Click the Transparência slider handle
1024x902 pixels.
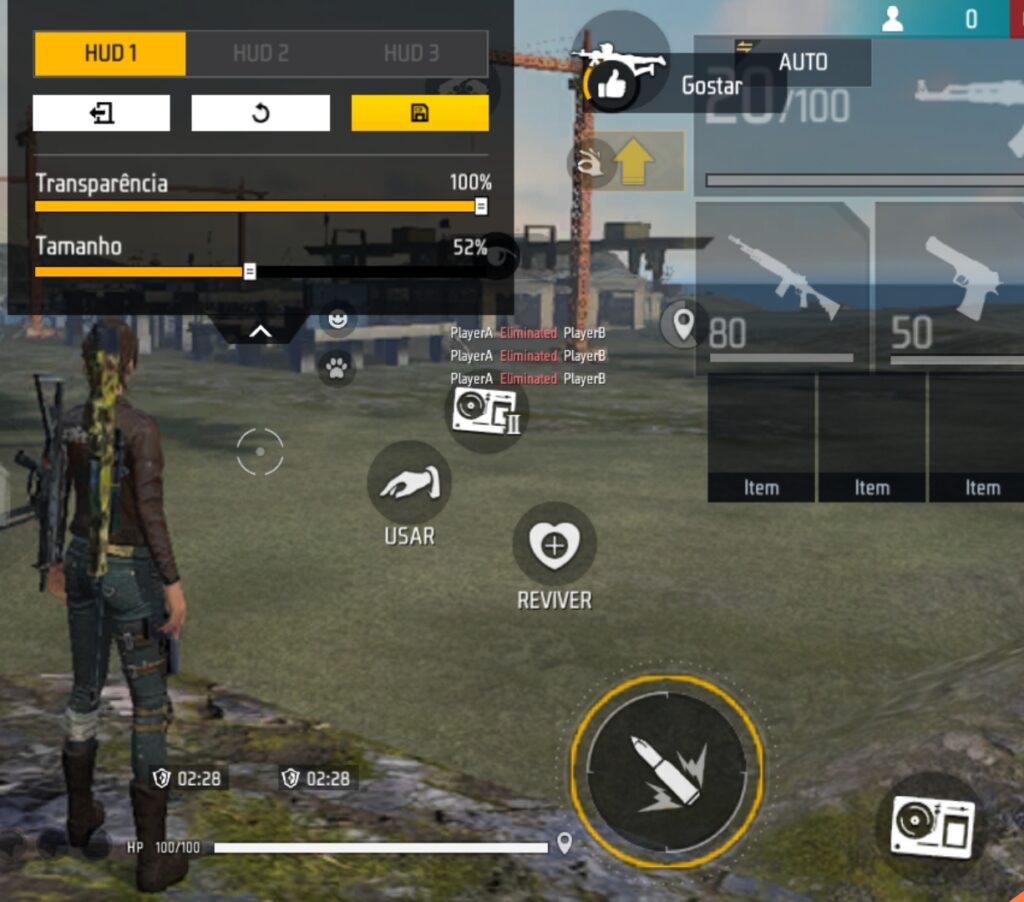click(481, 207)
